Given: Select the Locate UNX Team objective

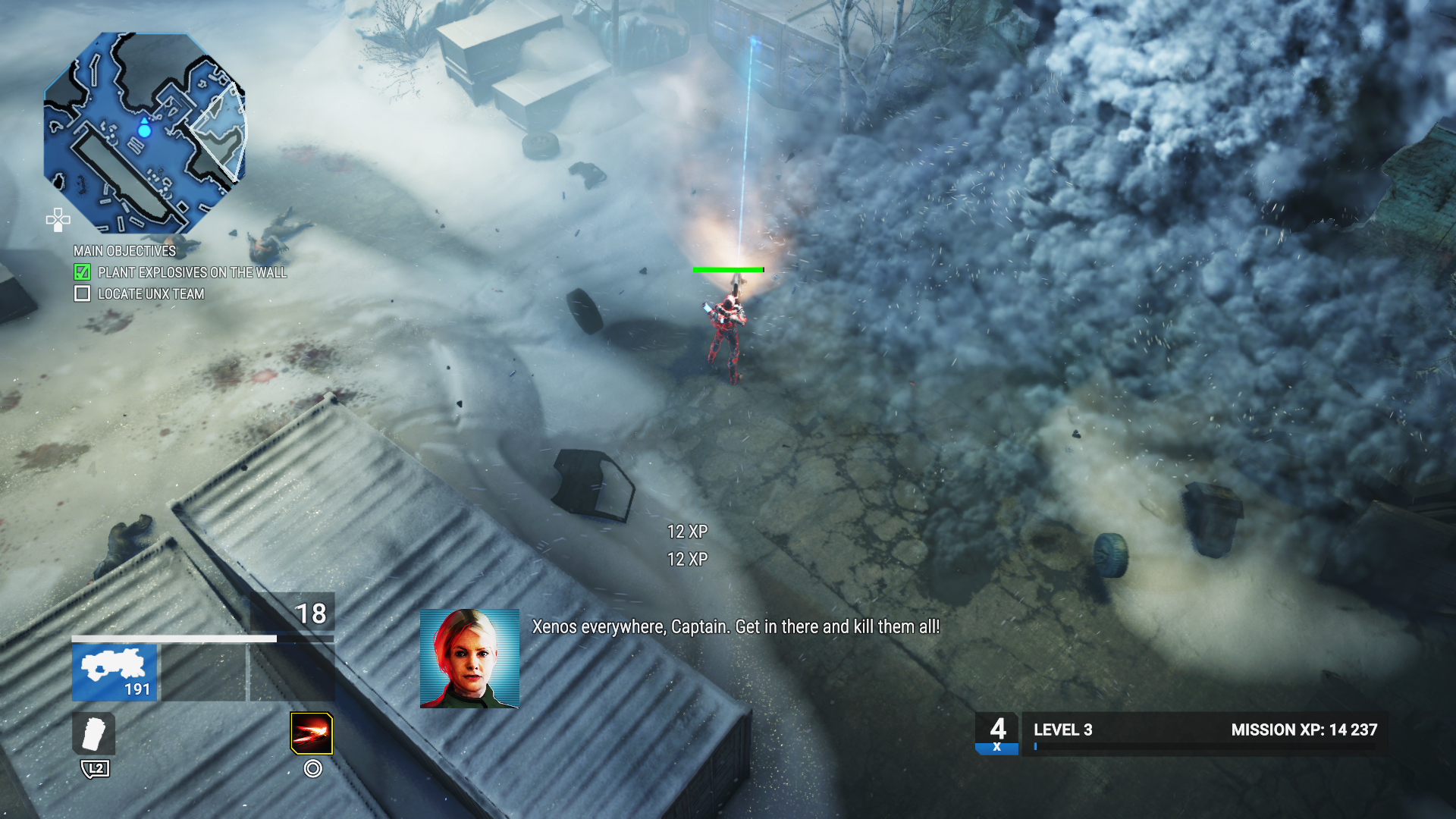Looking at the screenshot, I should 151,294.
